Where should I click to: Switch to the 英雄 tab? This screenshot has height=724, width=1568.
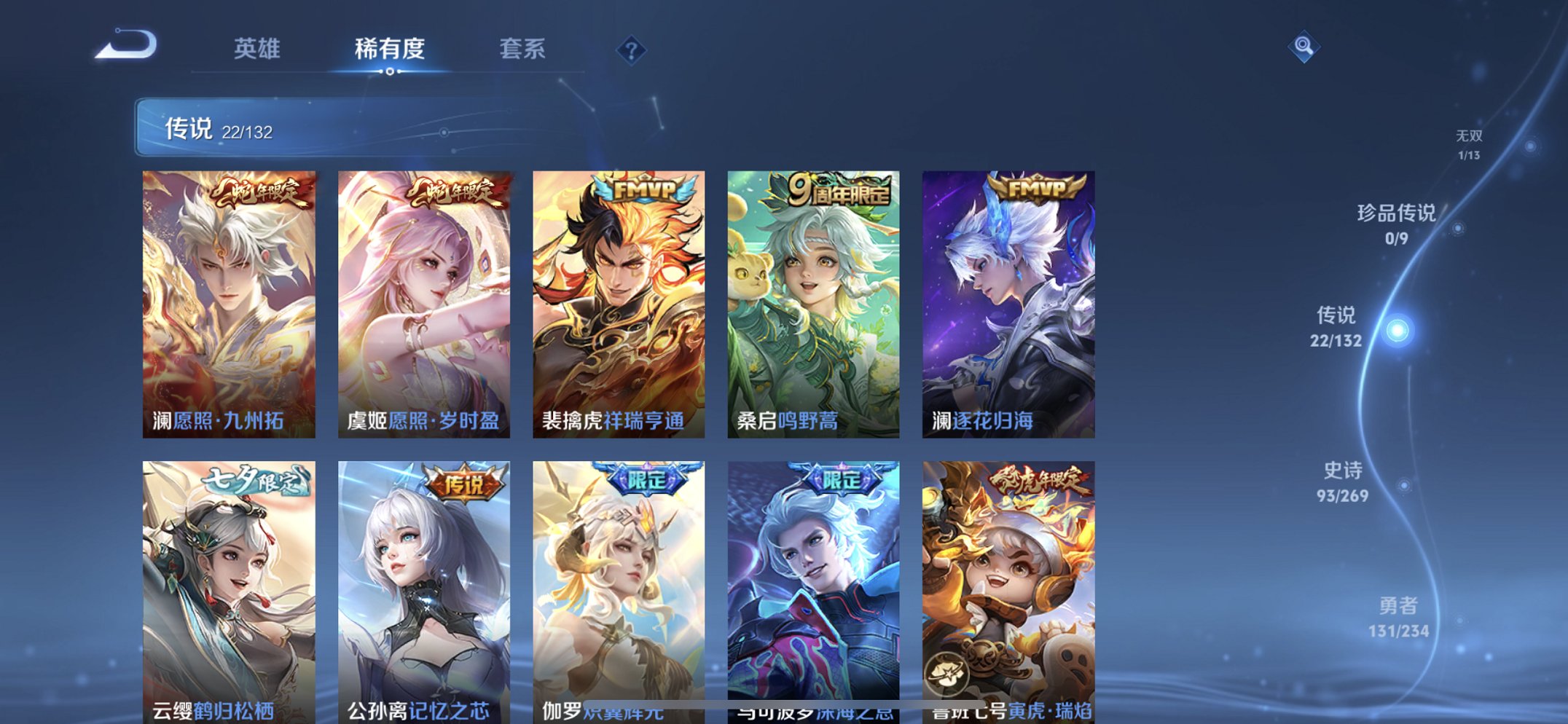[x=259, y=50]
